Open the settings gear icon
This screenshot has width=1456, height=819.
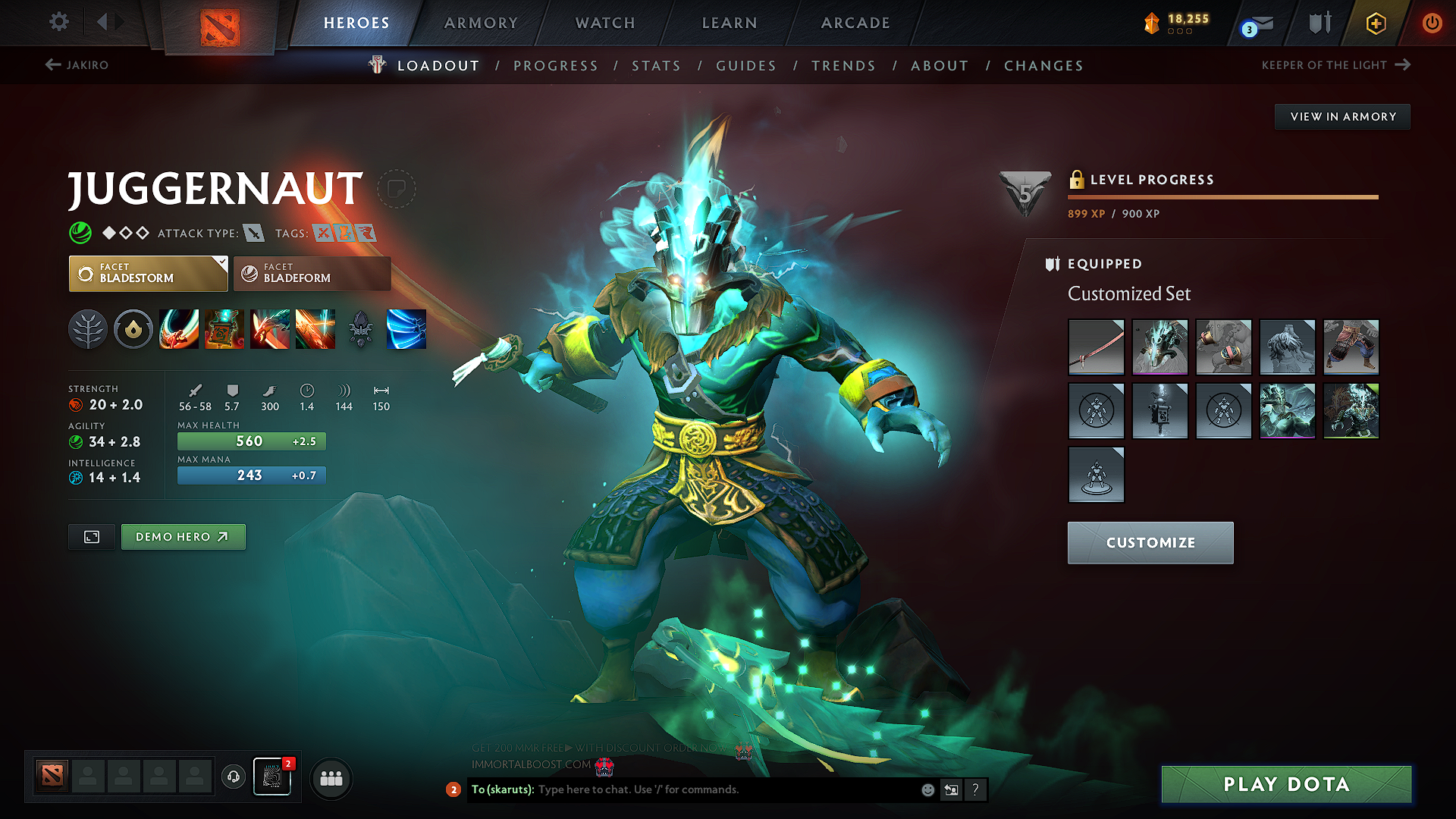[58, 22]
